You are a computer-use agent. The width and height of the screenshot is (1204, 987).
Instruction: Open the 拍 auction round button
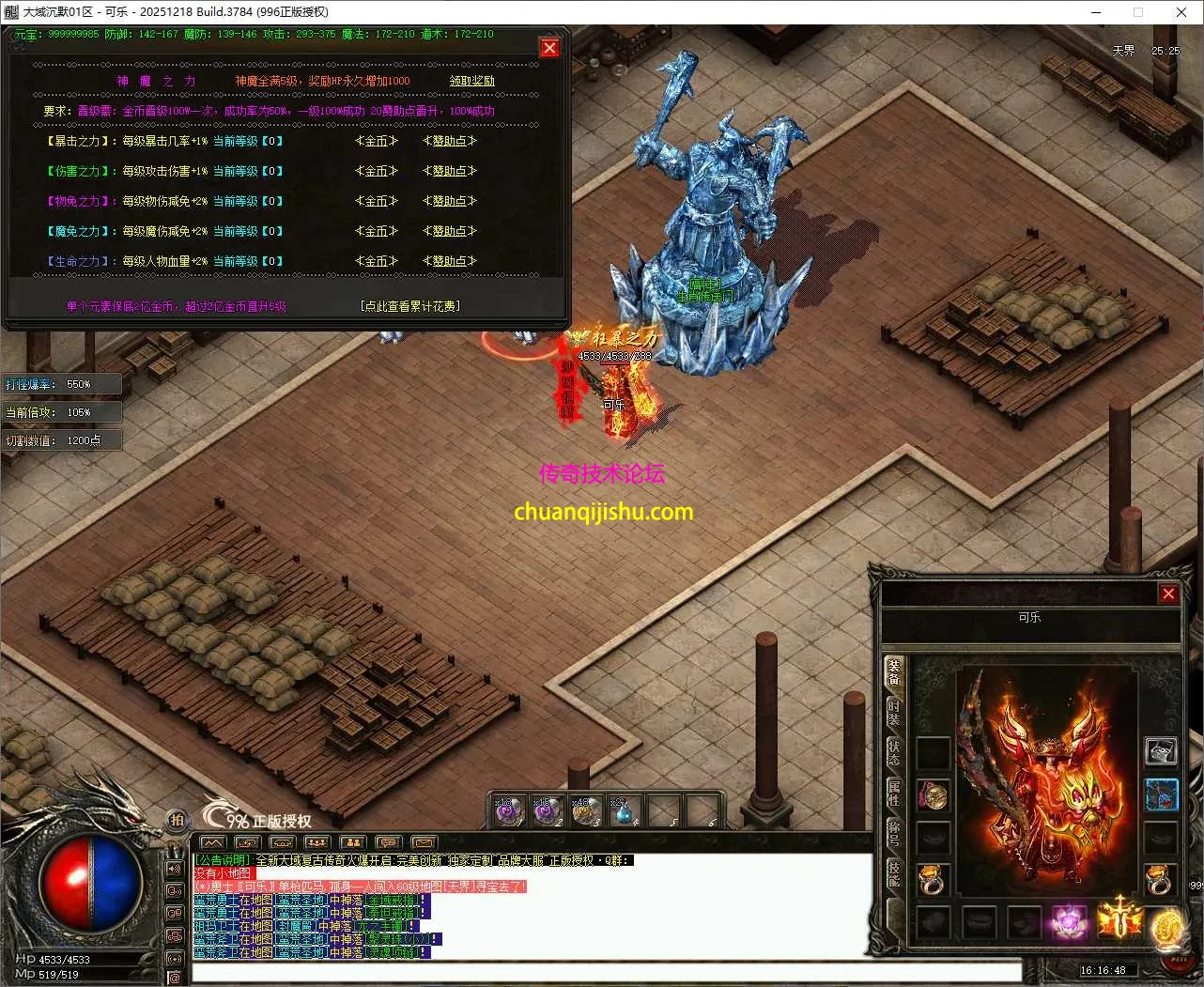[x=177, y=819]
